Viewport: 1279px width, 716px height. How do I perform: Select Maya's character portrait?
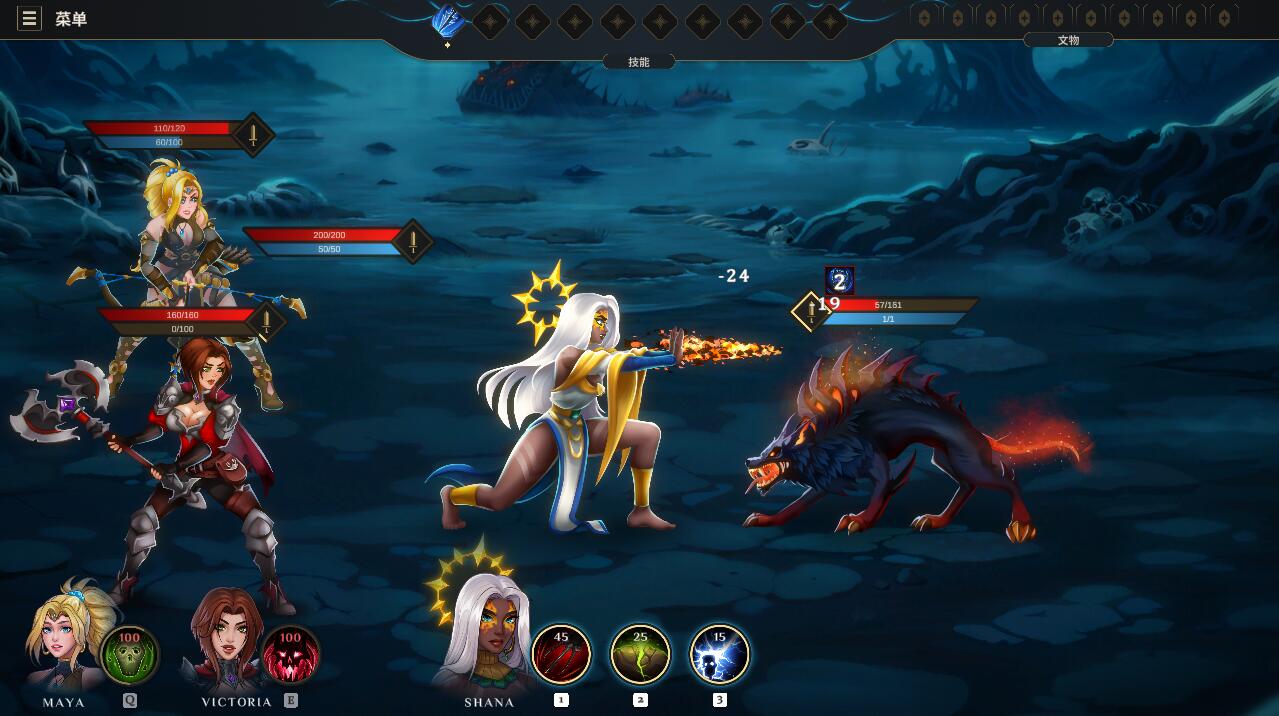tap(65, 635)
